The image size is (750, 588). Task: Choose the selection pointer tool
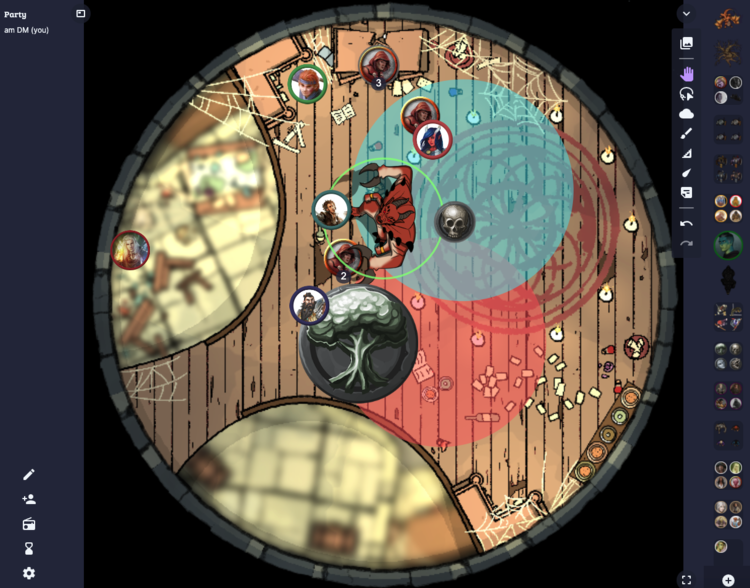click(x=686, y=94)
